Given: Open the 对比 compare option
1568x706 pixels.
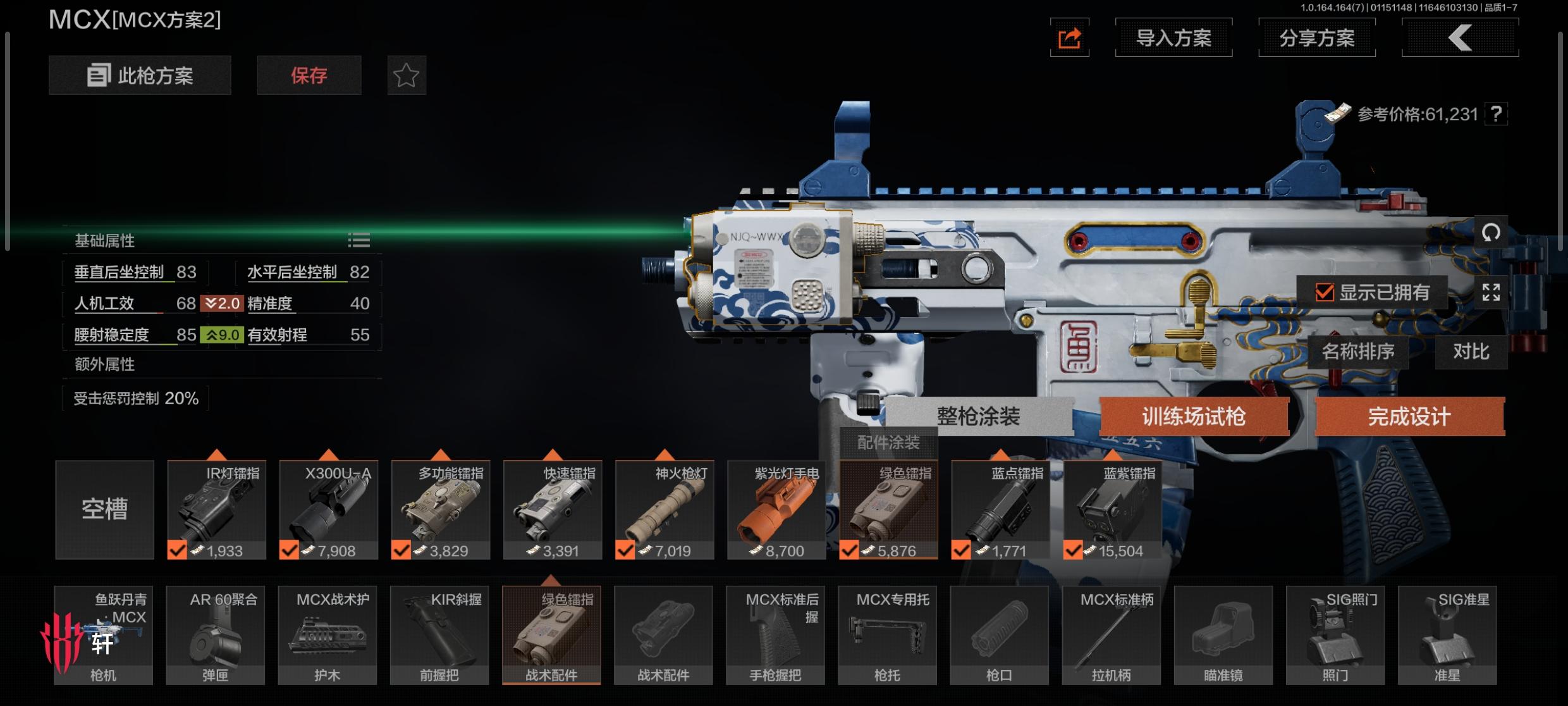Looking at the screenshot, I should click(1471, 351).
